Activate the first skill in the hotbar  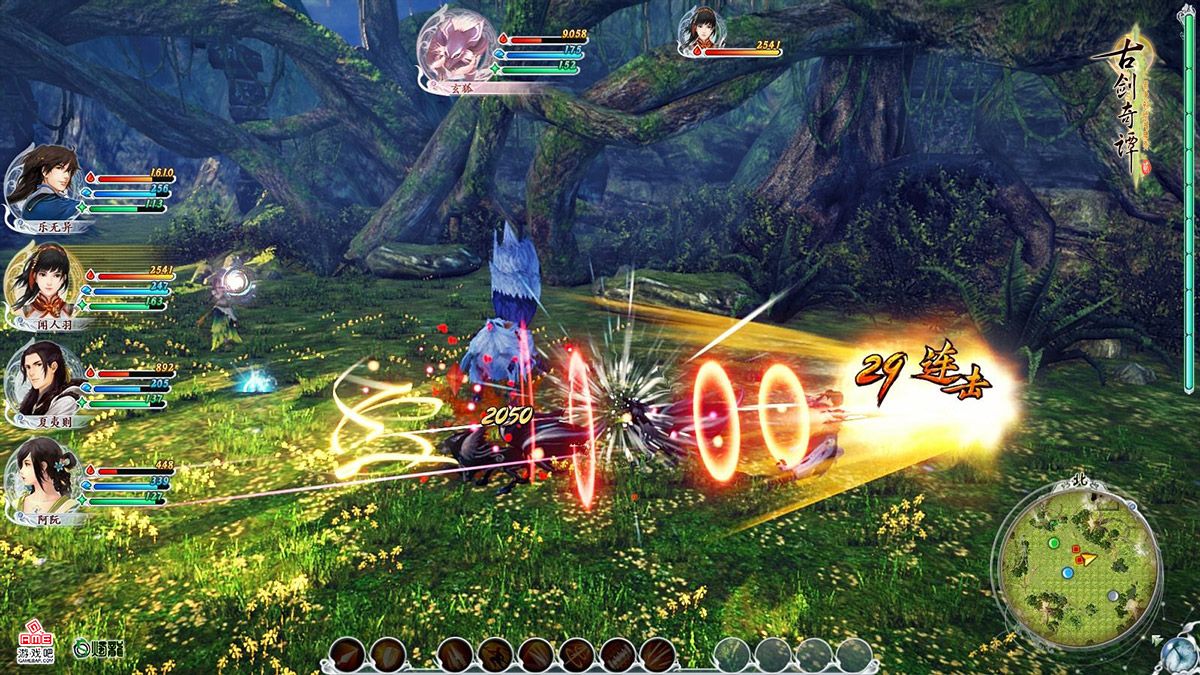coord(347,656)
